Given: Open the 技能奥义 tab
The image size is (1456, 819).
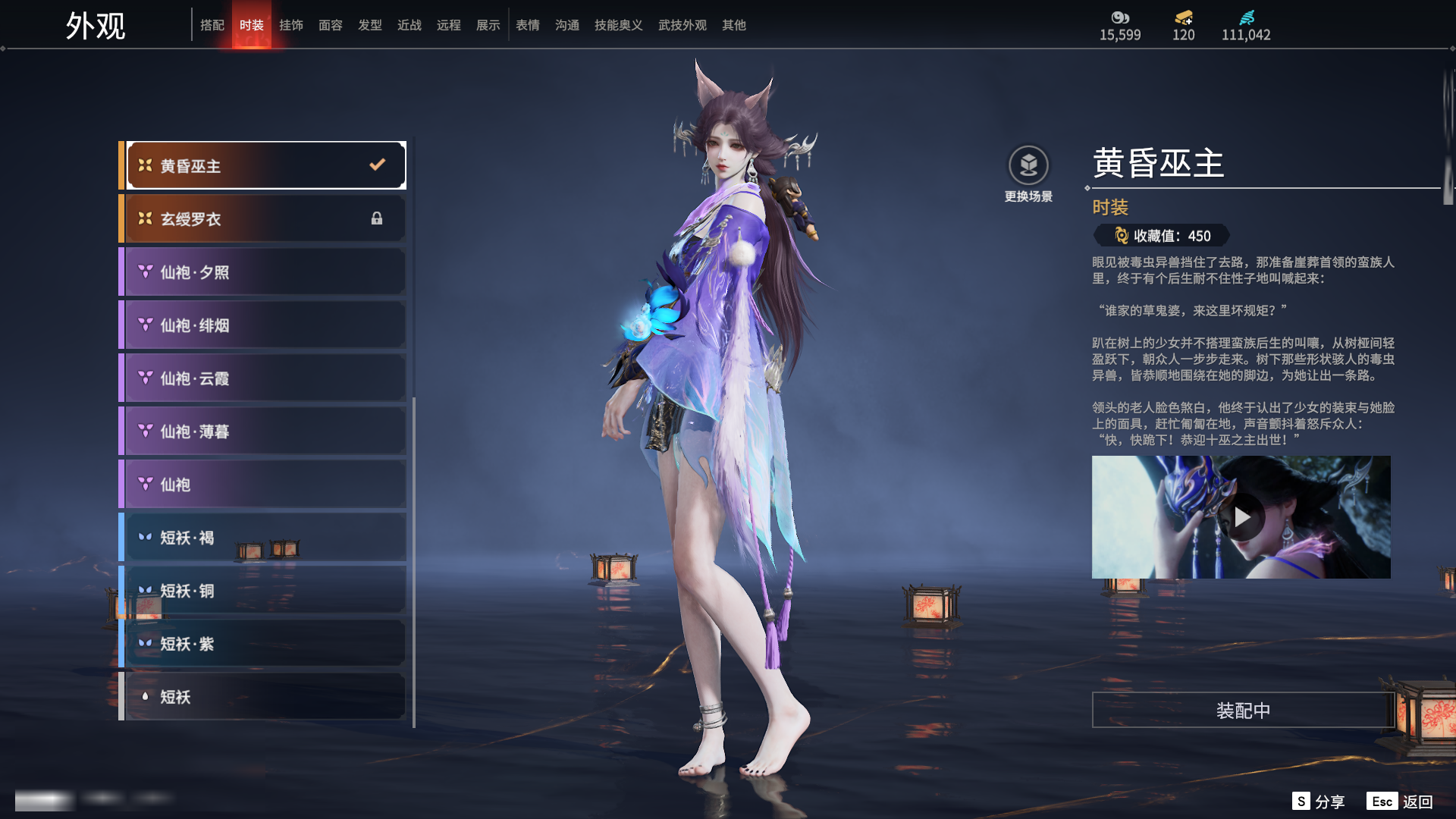Looking at the screenshot, I should coord(619,25).
